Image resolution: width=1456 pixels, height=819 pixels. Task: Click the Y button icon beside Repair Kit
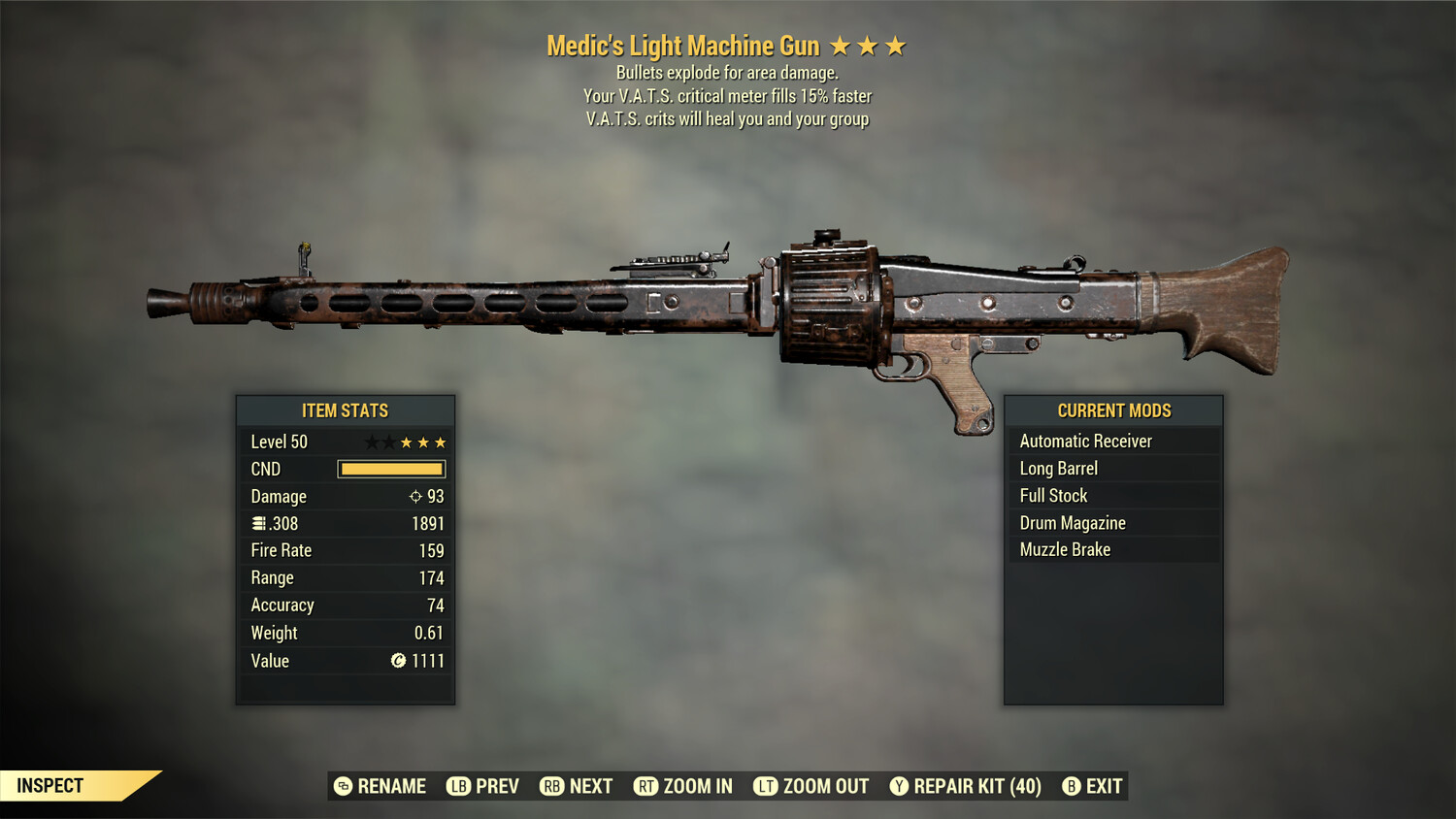coord(899,786)
